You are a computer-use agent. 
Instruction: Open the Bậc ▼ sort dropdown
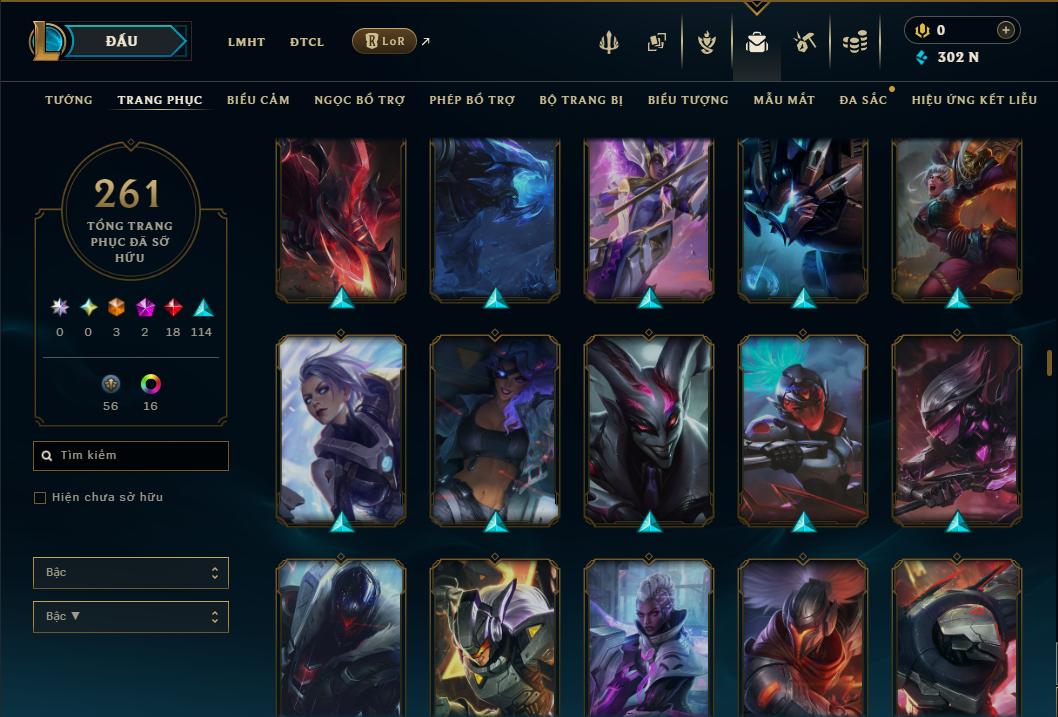pos(130,617)
